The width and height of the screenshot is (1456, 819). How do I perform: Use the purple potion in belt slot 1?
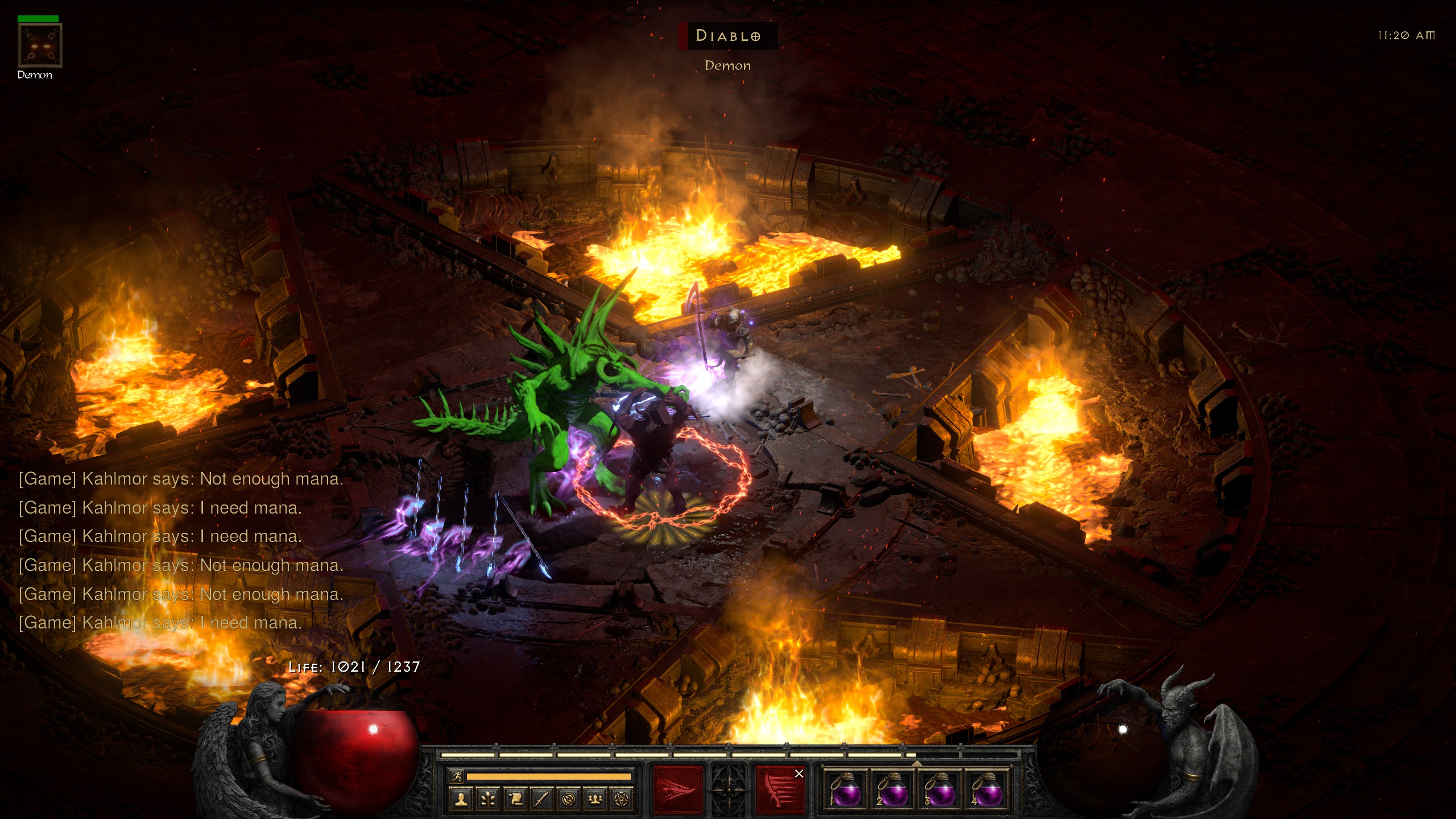click(846, 789)
